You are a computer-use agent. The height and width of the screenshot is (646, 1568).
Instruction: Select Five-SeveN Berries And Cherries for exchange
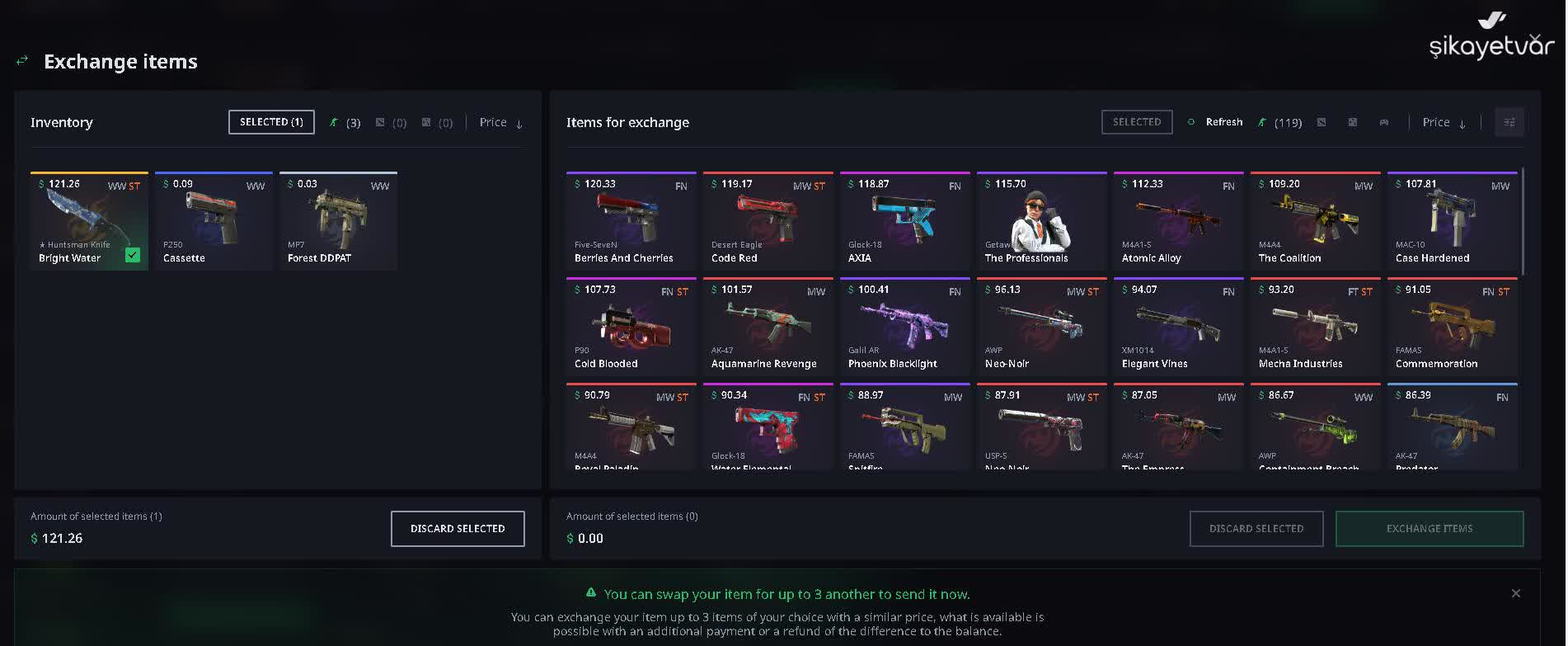point(631,221)
